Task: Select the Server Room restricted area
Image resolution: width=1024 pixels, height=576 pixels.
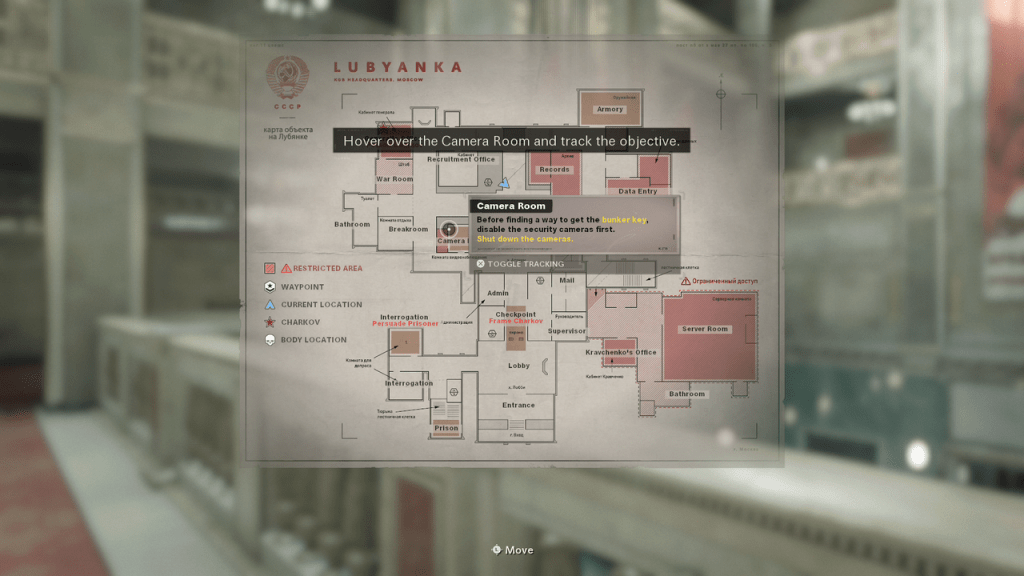Action: (705, 329)
